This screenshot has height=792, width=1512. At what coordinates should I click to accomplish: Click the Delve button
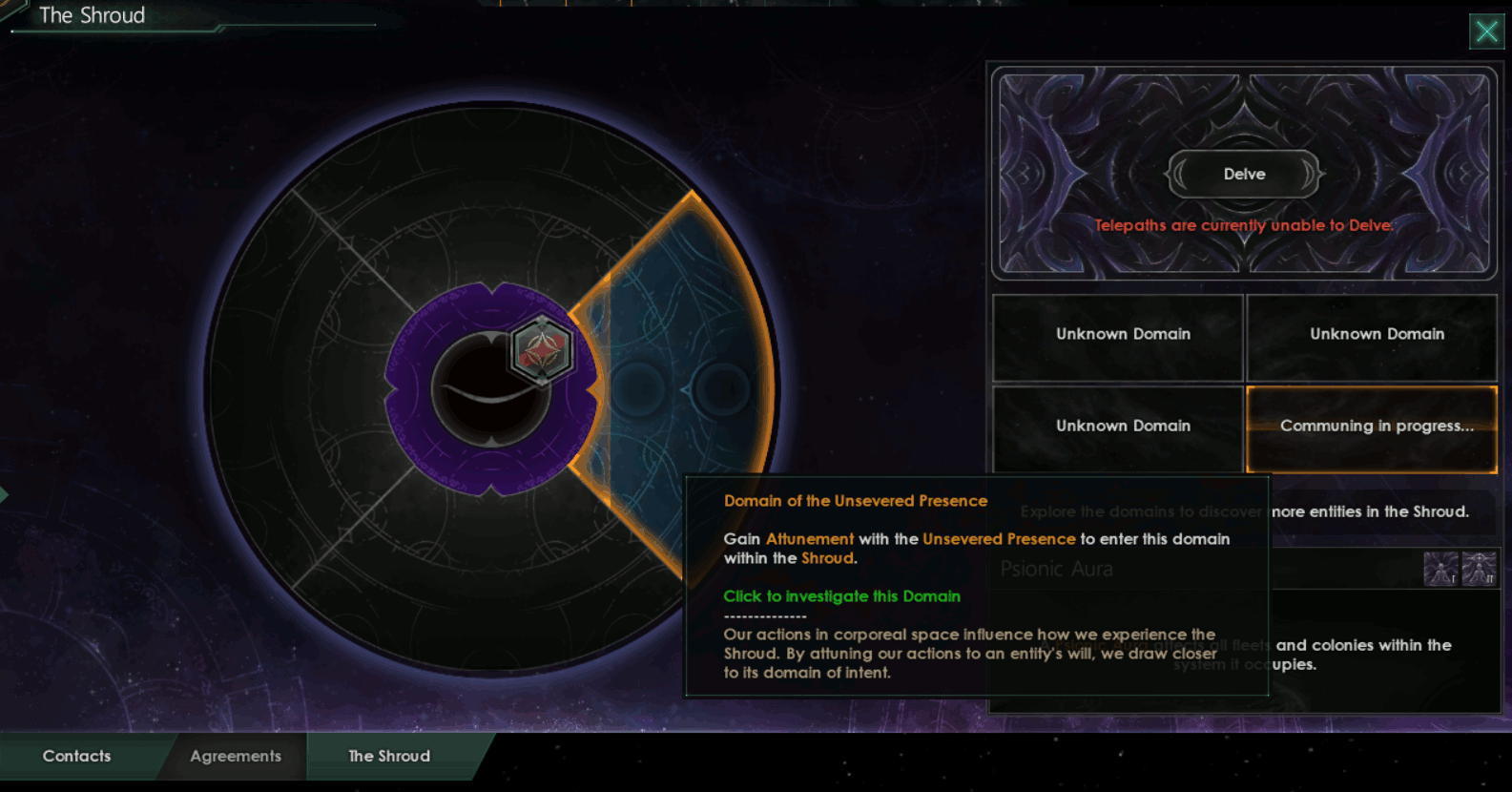click(1243, 175)
